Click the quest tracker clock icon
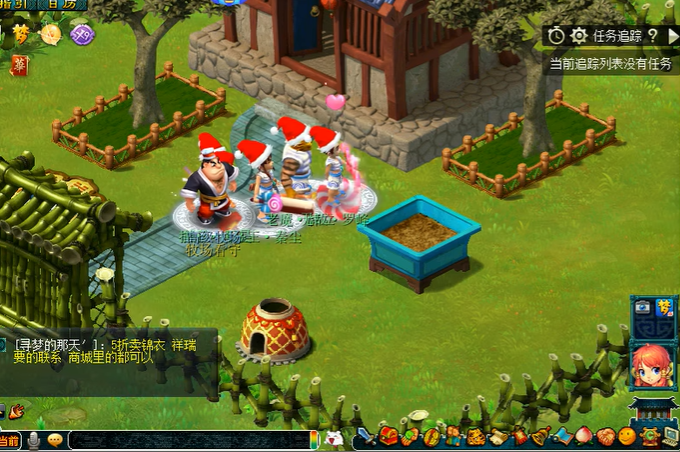680x452 pixels. click(x=557, y=36)
